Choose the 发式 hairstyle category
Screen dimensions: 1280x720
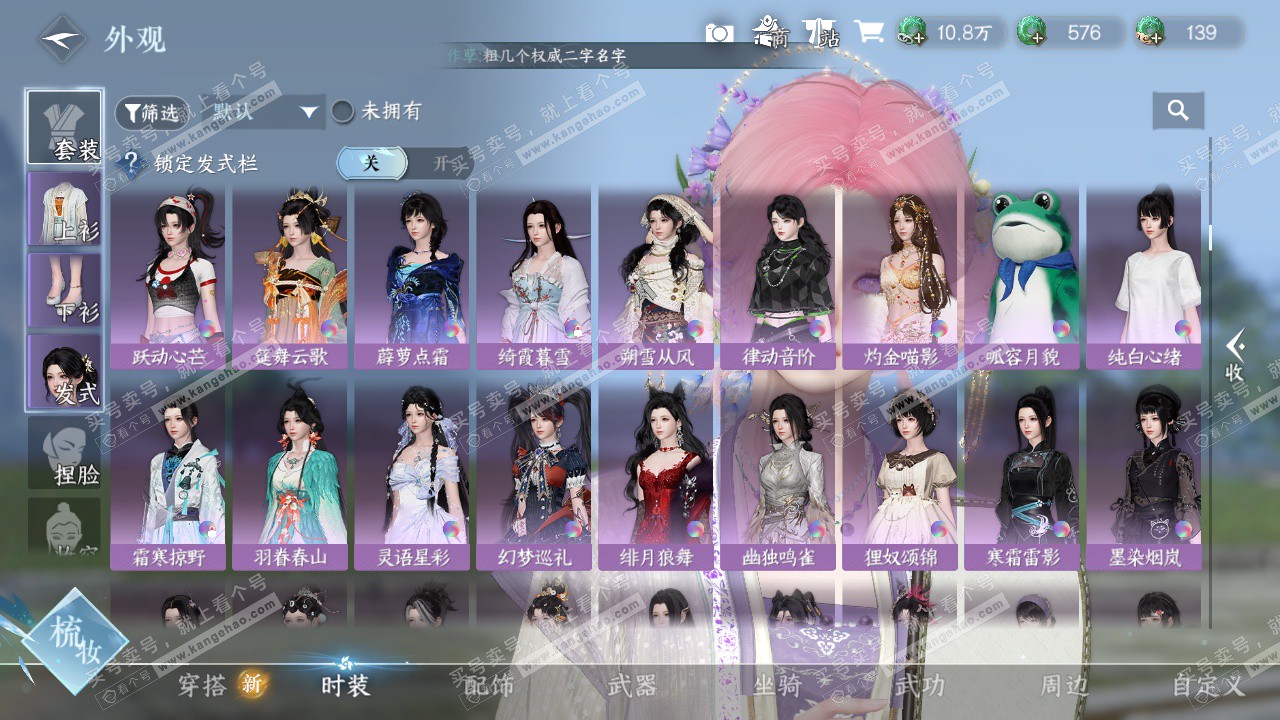point(64,372)
